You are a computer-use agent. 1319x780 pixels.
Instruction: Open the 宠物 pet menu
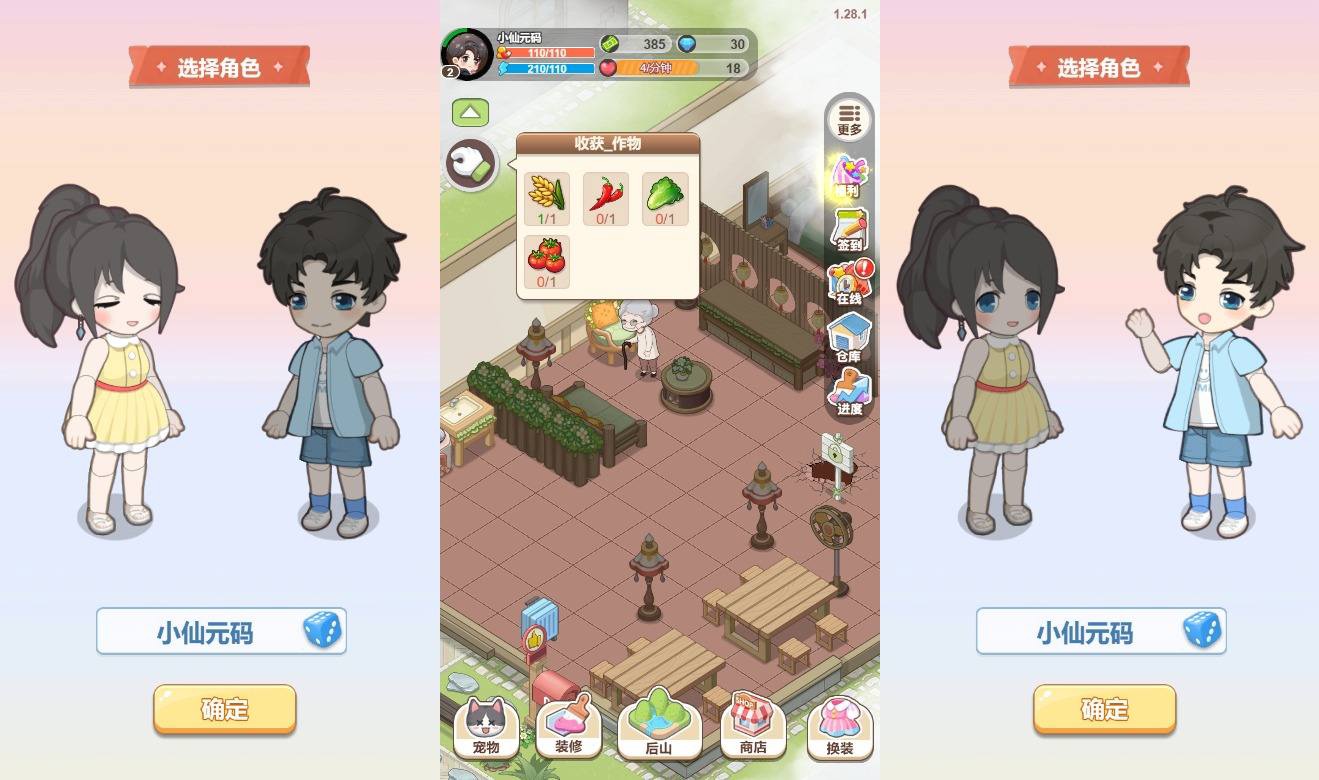(x=486, y=727)
